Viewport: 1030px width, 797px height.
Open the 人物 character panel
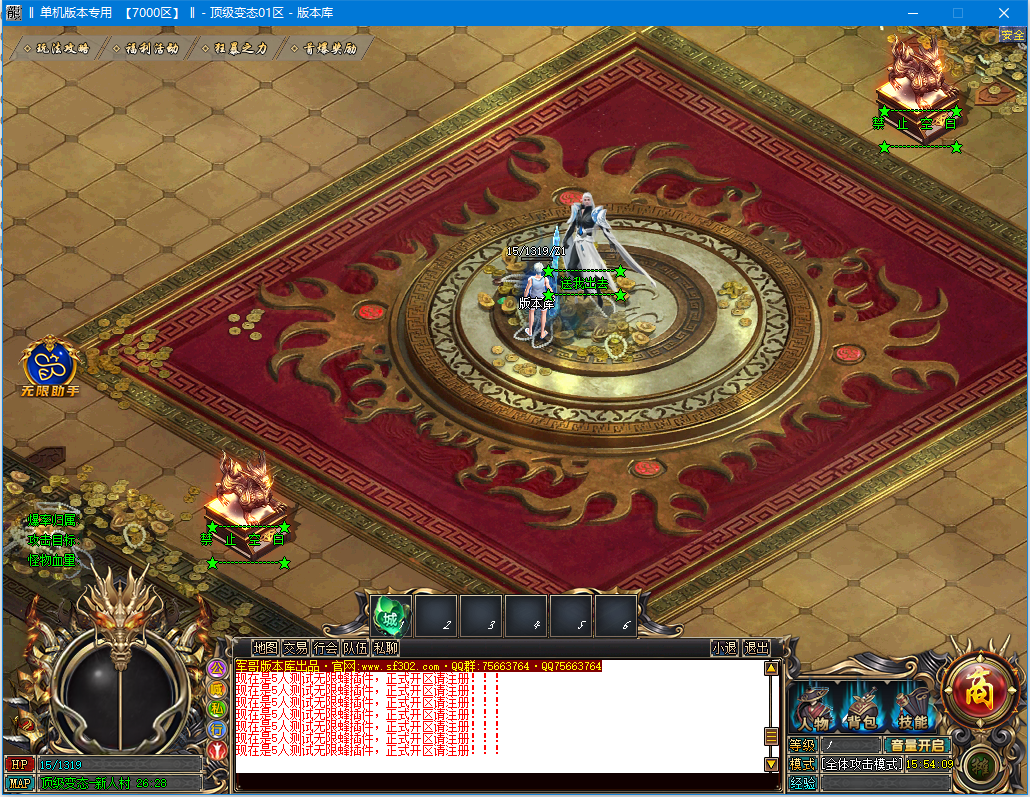tap(814, 708)
